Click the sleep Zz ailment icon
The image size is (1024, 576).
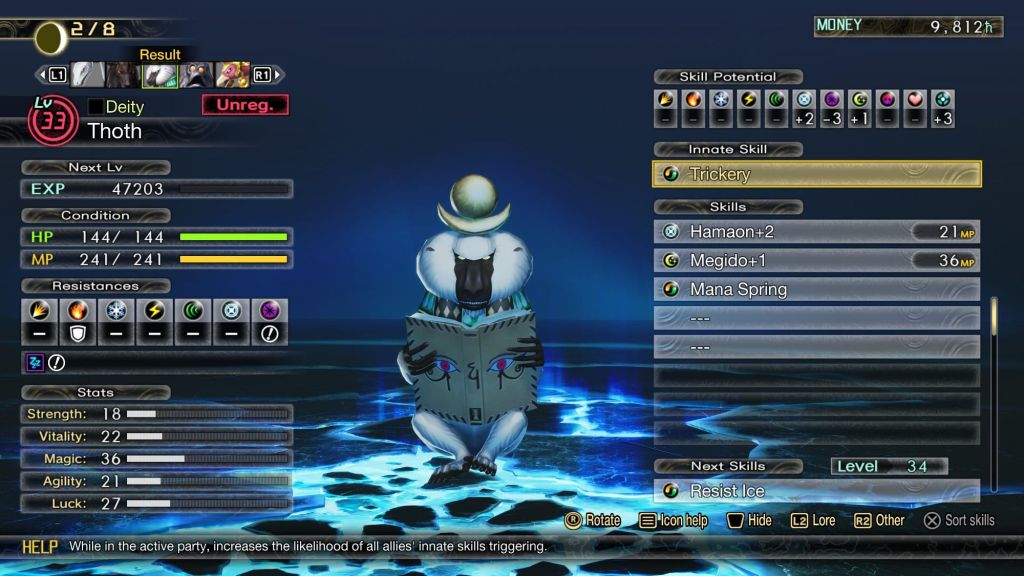tap(34, 362)
